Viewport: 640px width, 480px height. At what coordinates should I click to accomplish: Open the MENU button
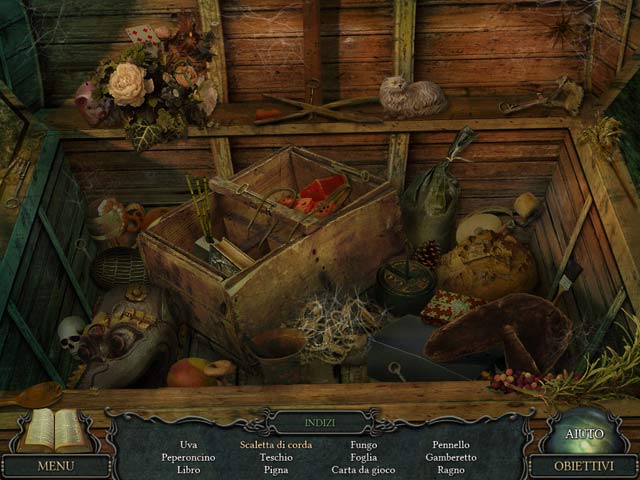coord(55,466)
